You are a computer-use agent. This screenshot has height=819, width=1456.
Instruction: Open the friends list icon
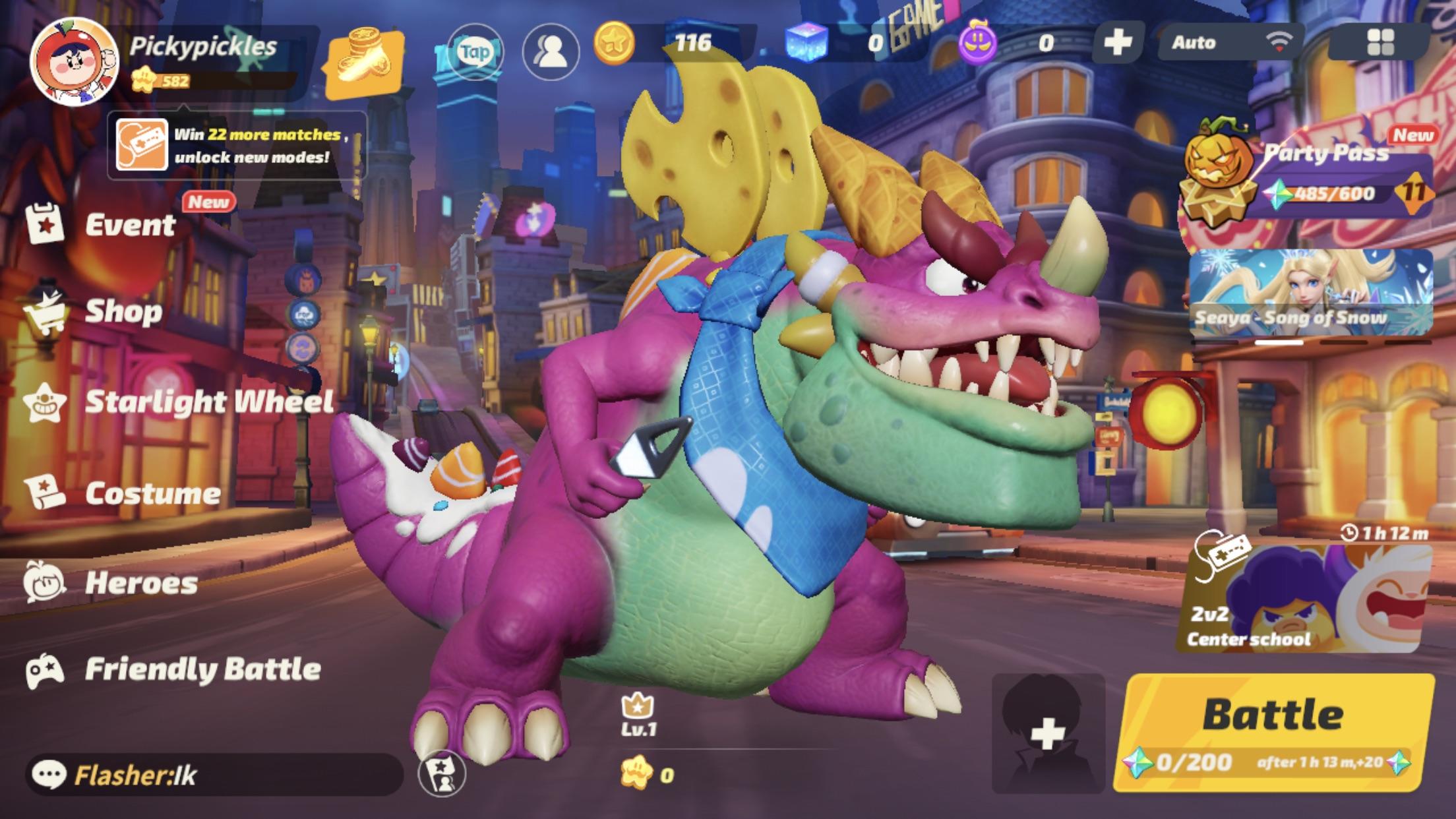[551, 51]
